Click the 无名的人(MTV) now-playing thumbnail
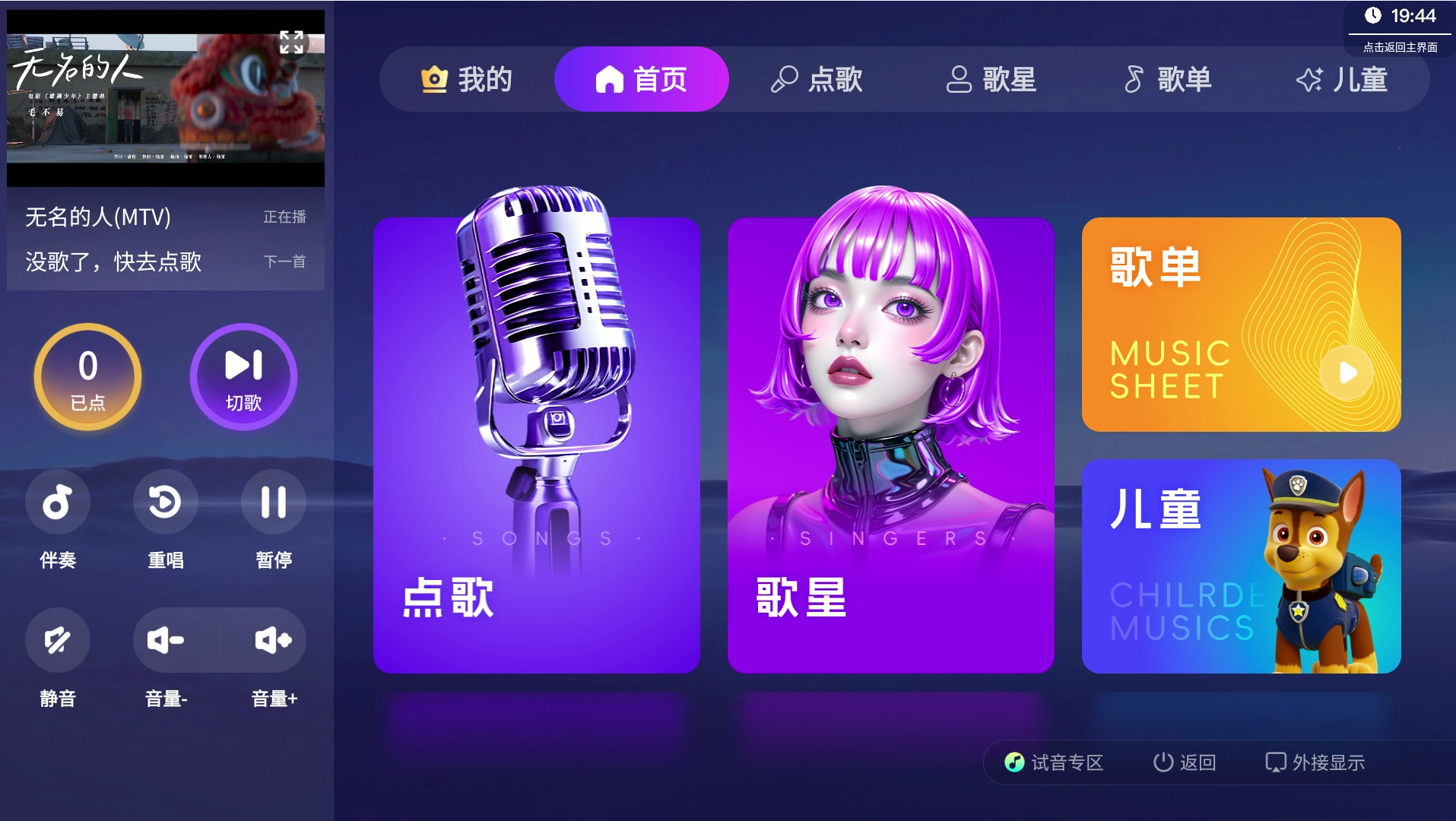The height and width of the screenshot is (821, 1456). [165, 99]
